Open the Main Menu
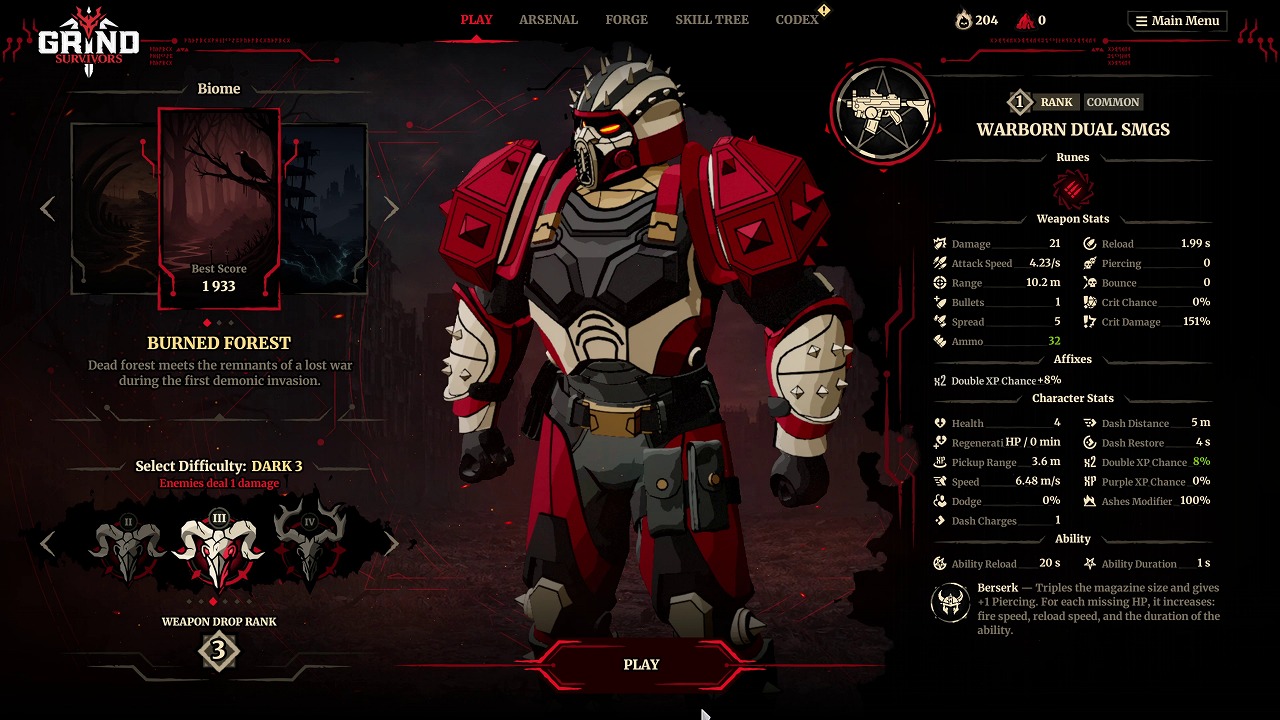The height and width of the screenshot is (720, 1280). pyautogui.click(x=1176, y=21)
